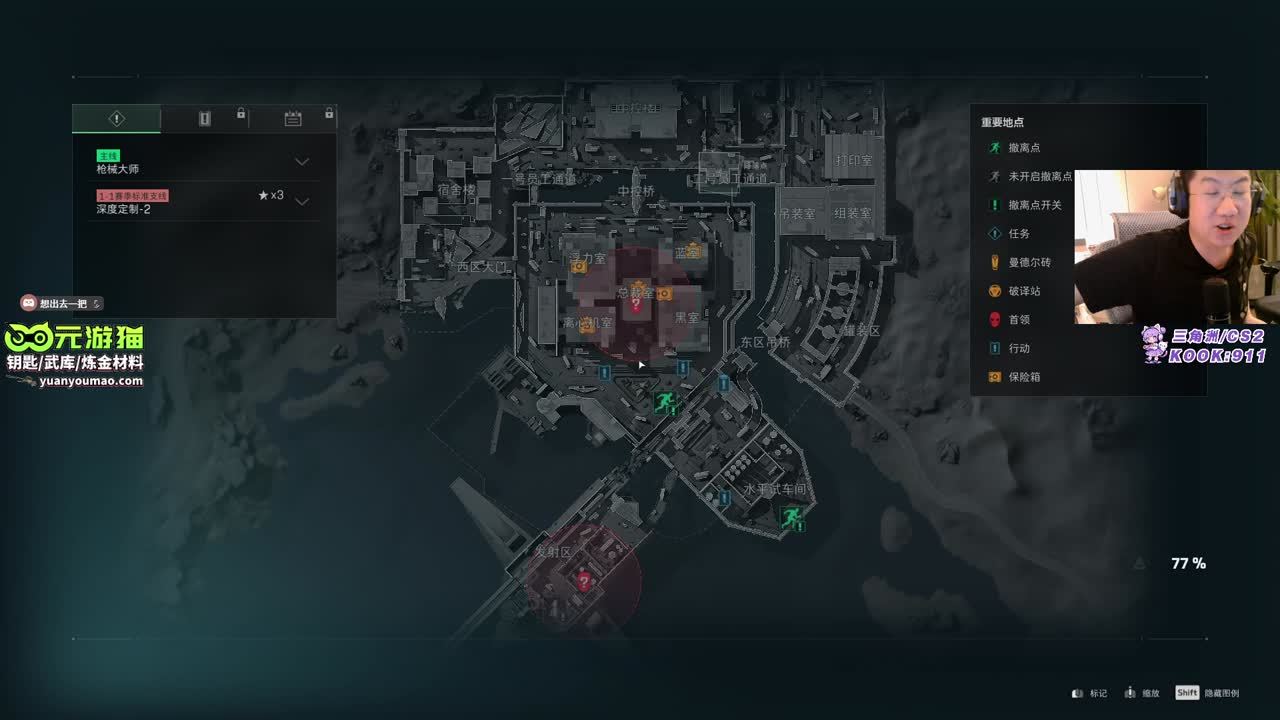Choose the 破译站 legend entry
The width and height of the screenshot is (1280, 720).
coord(1024,291)
